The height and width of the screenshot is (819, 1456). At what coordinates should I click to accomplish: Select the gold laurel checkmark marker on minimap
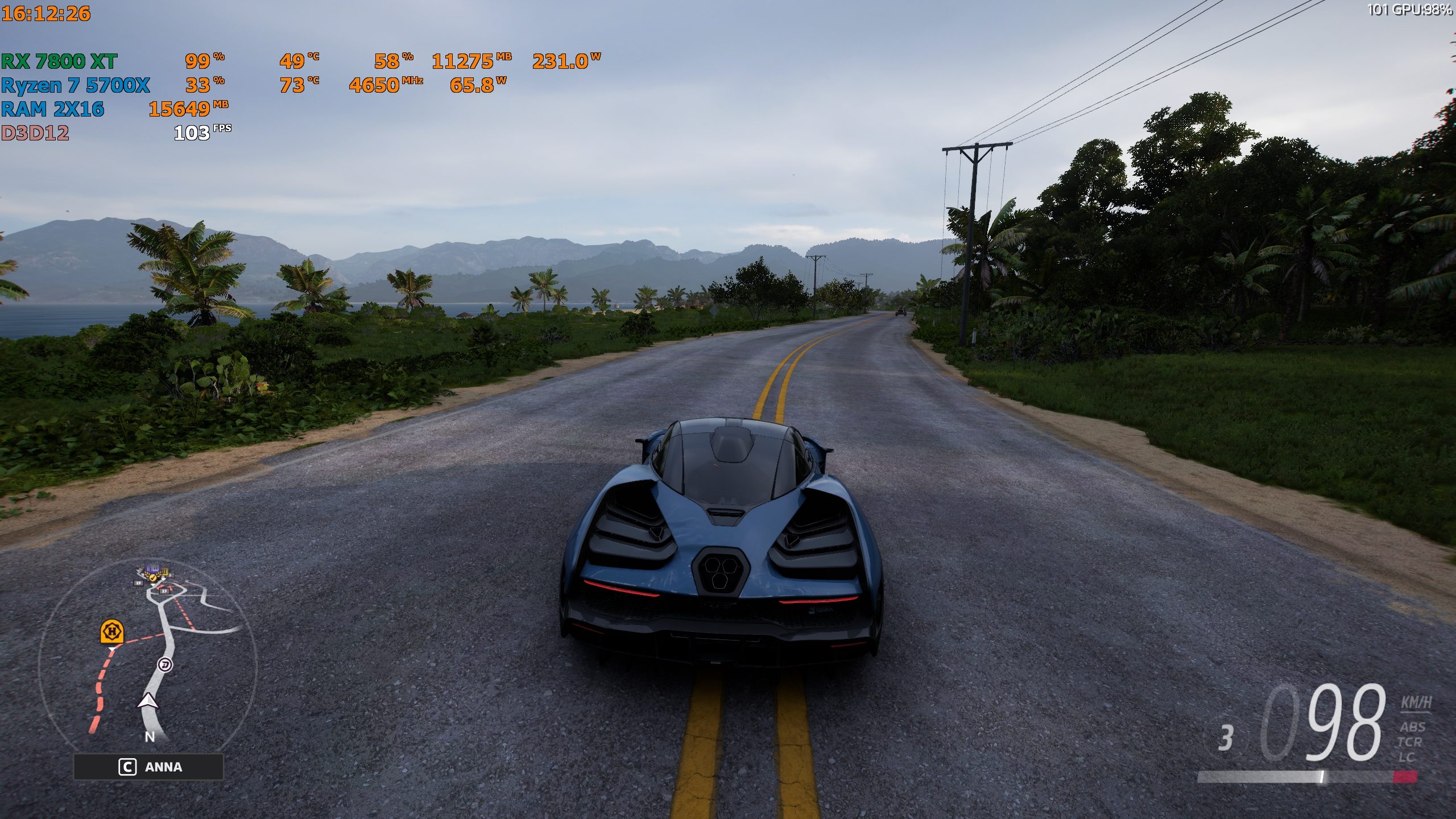coord(152,577)
